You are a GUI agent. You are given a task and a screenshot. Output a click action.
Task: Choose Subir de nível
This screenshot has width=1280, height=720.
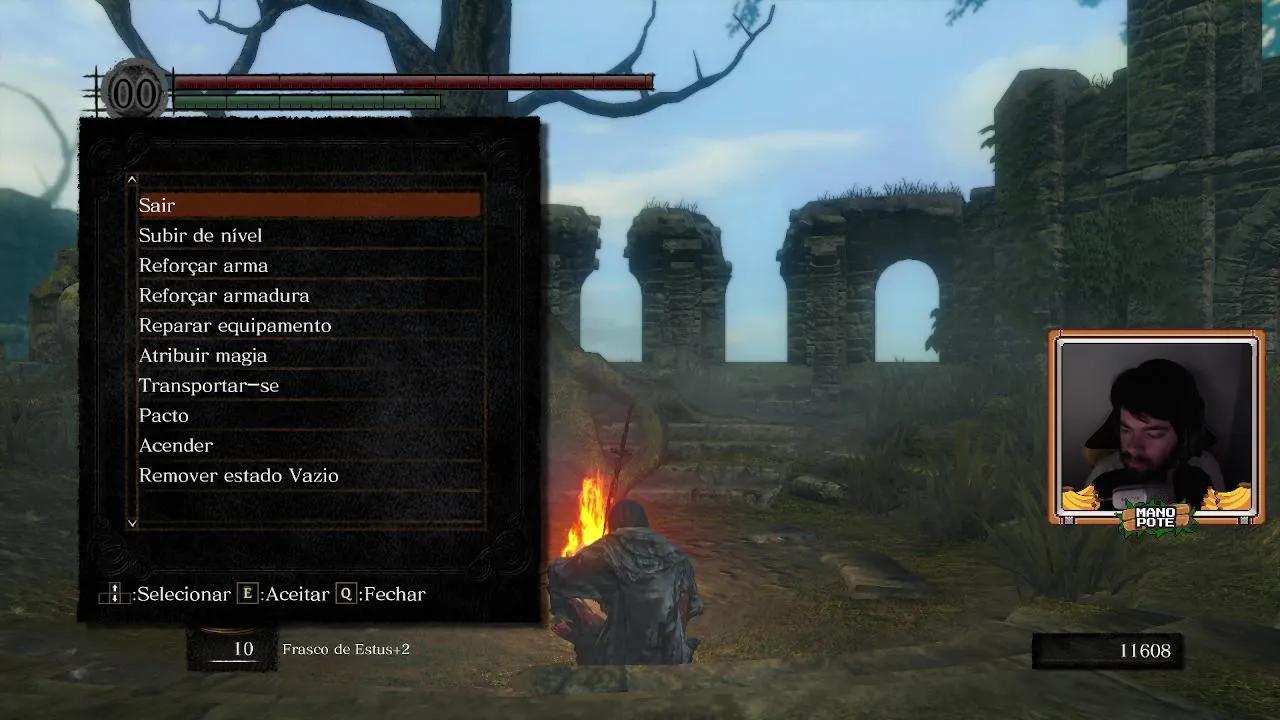(x=309, y=235)
